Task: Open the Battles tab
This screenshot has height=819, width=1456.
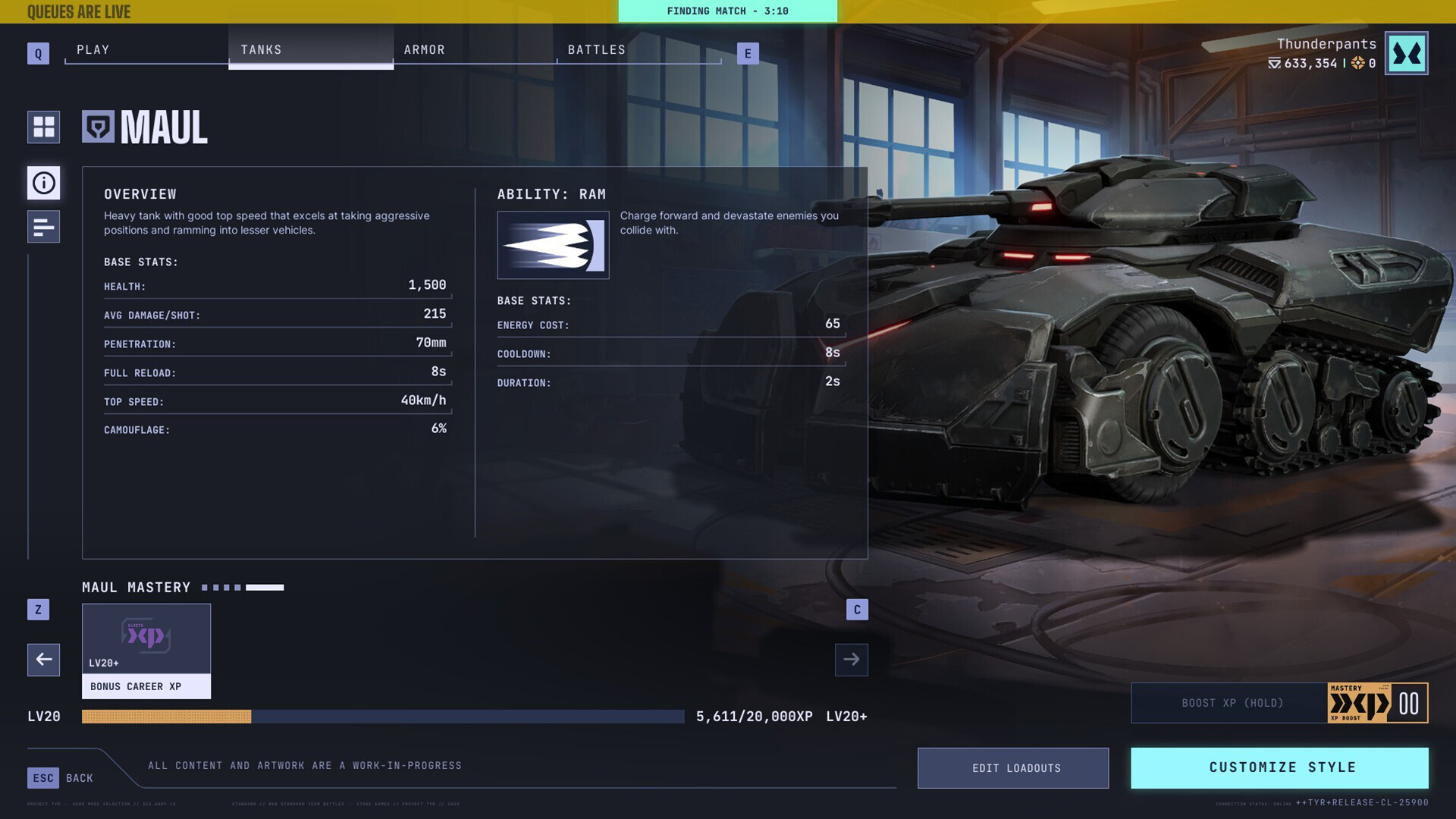Action: [x=597, y=49]
